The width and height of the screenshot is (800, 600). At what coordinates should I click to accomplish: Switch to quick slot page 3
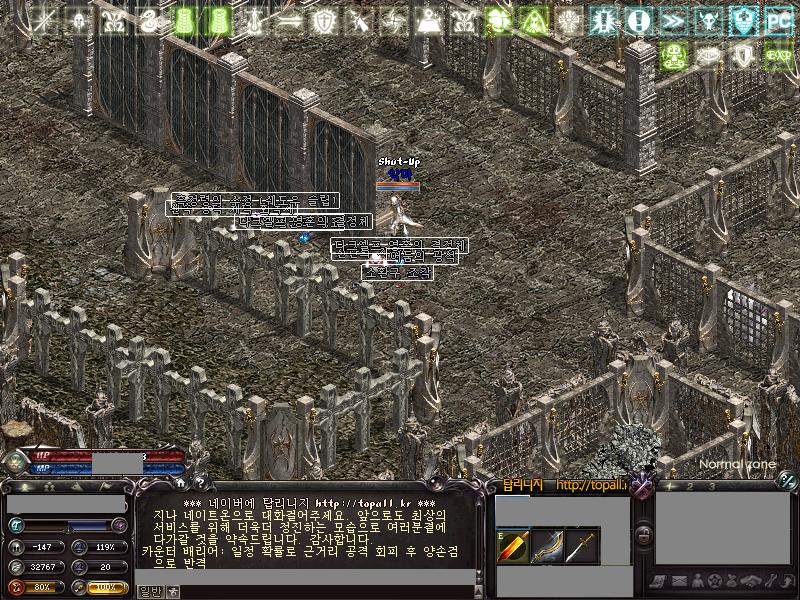[712, 487]
